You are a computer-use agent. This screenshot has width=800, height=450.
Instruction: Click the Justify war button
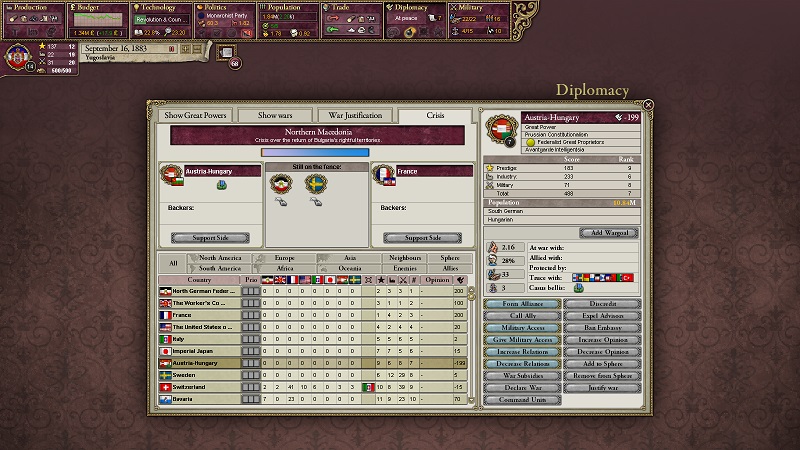point(600,387)
